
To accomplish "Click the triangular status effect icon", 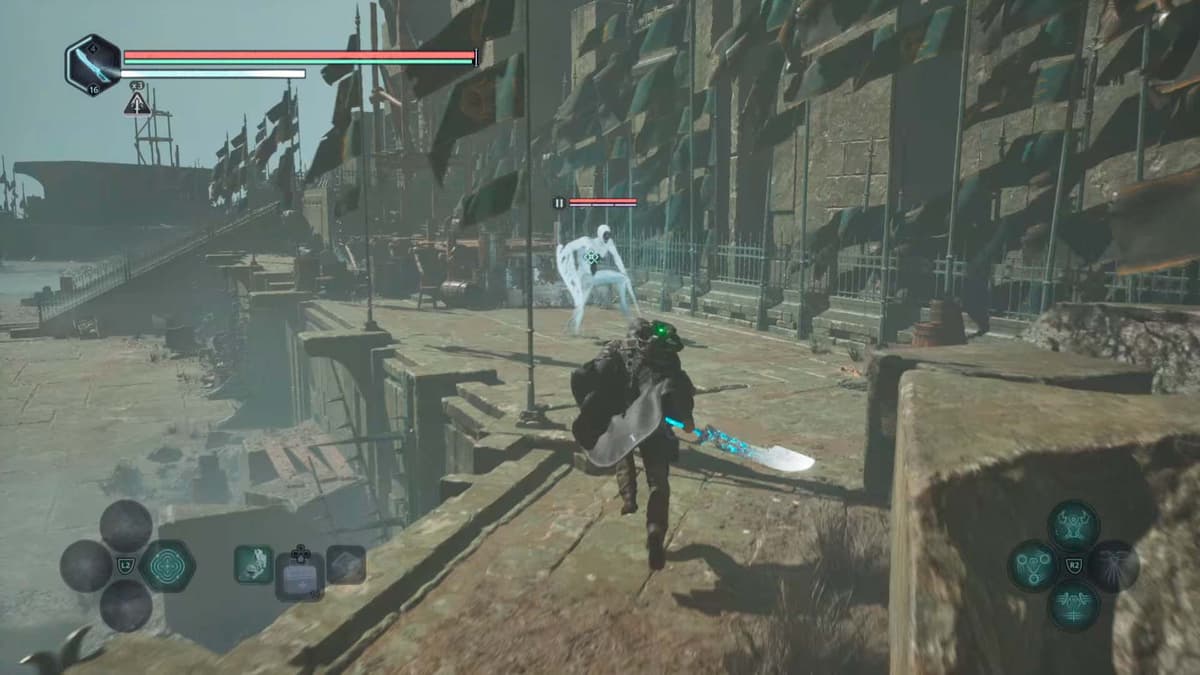I will pyautogui.click(x=137, y=102).
